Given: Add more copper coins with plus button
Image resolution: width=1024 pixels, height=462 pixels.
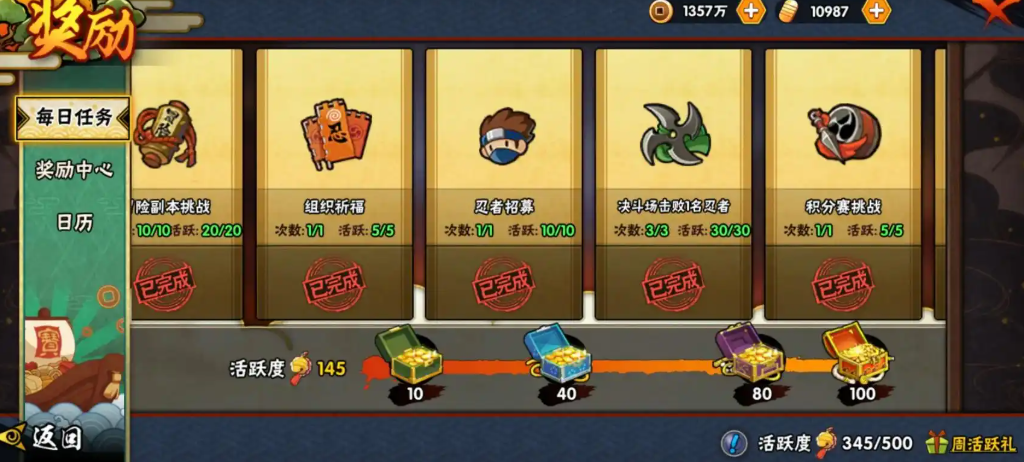Looking at the screenshot, I should click(751, 12).
